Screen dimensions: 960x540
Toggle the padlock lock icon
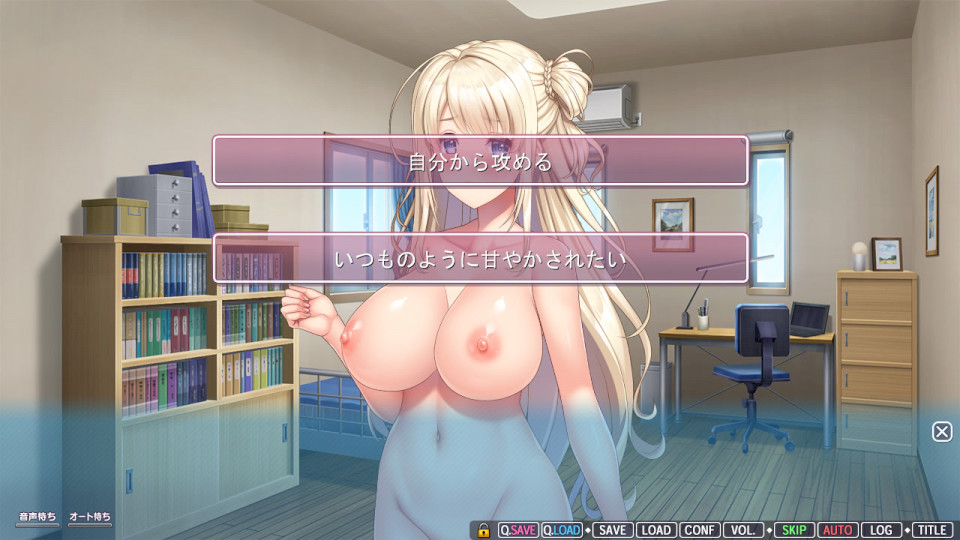click(483, 530)
